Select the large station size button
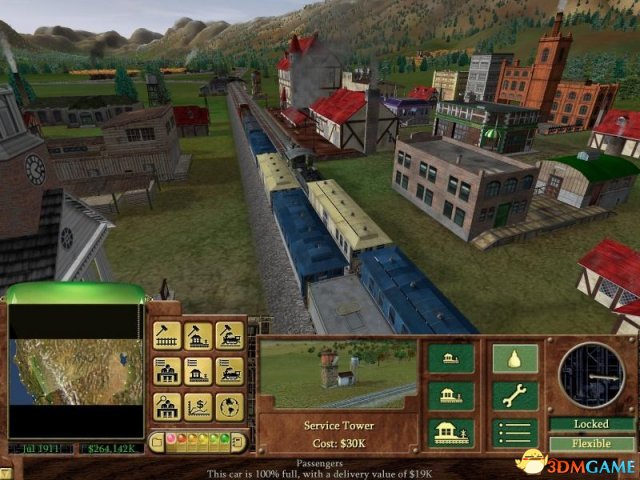The width and height of the screenshot is (640, 480). click(x=450, y=432)
